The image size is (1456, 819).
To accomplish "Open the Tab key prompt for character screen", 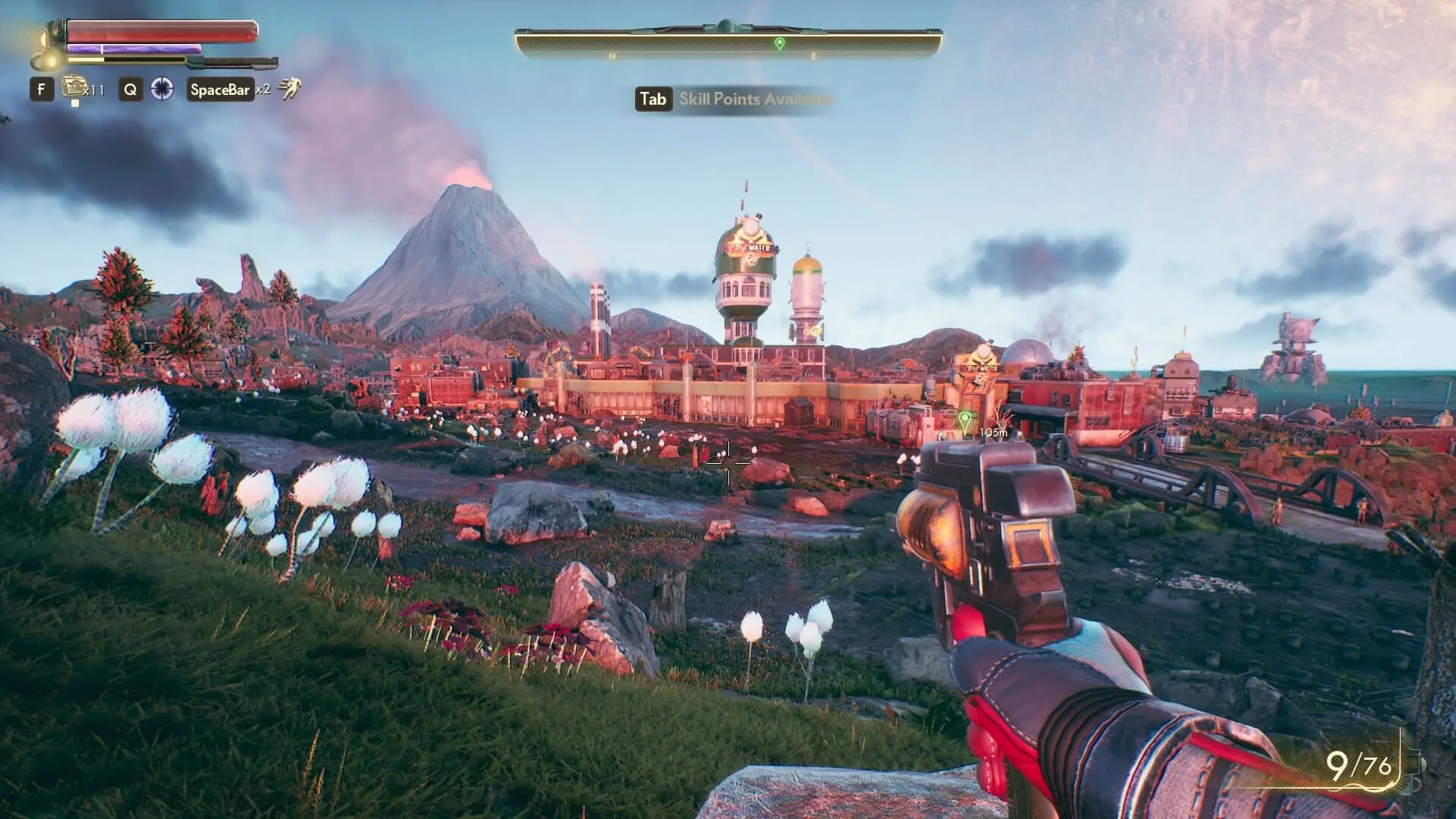I will [x=653, y=99].
